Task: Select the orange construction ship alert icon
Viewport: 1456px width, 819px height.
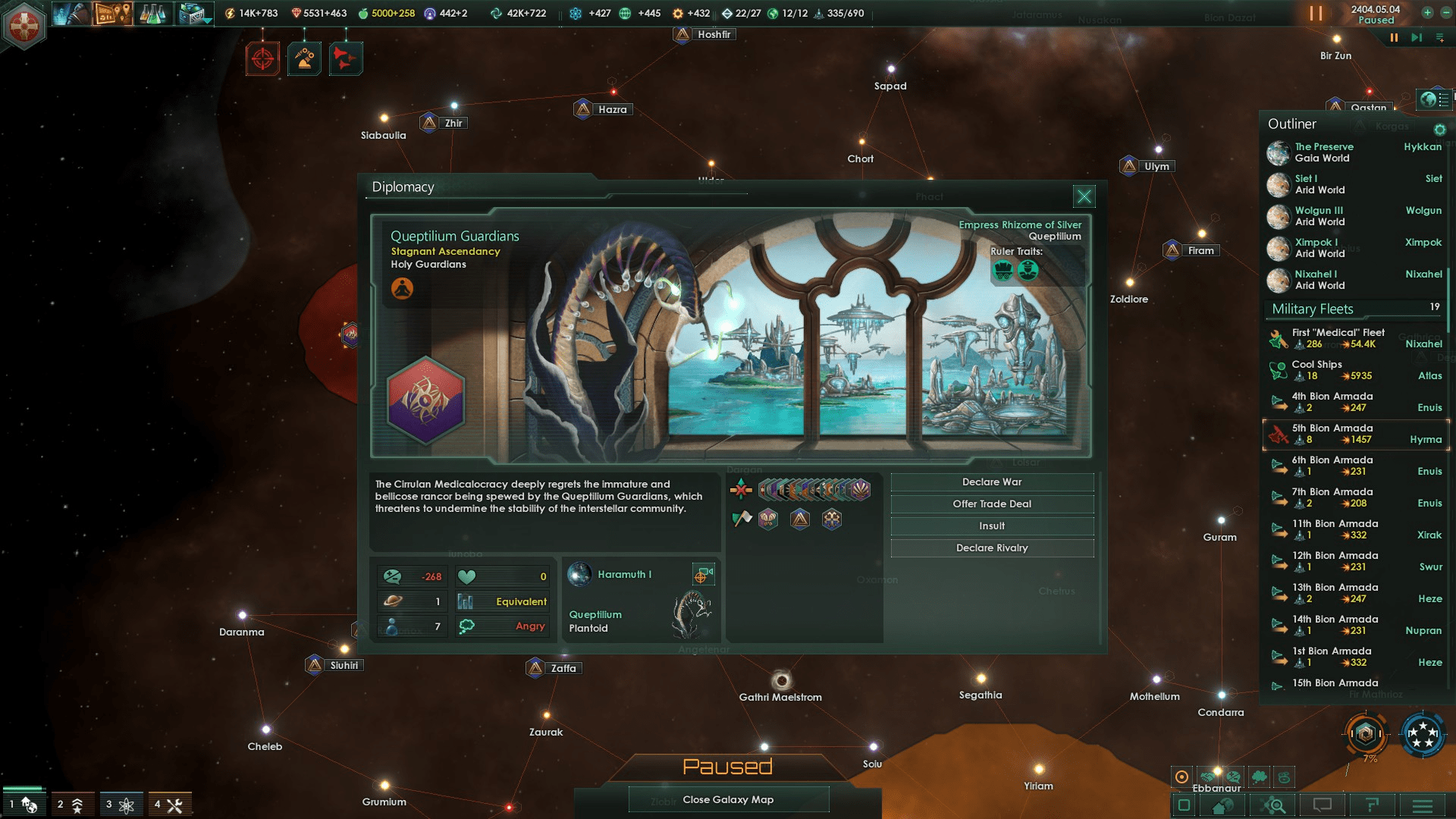Action: tap(305, 58)
